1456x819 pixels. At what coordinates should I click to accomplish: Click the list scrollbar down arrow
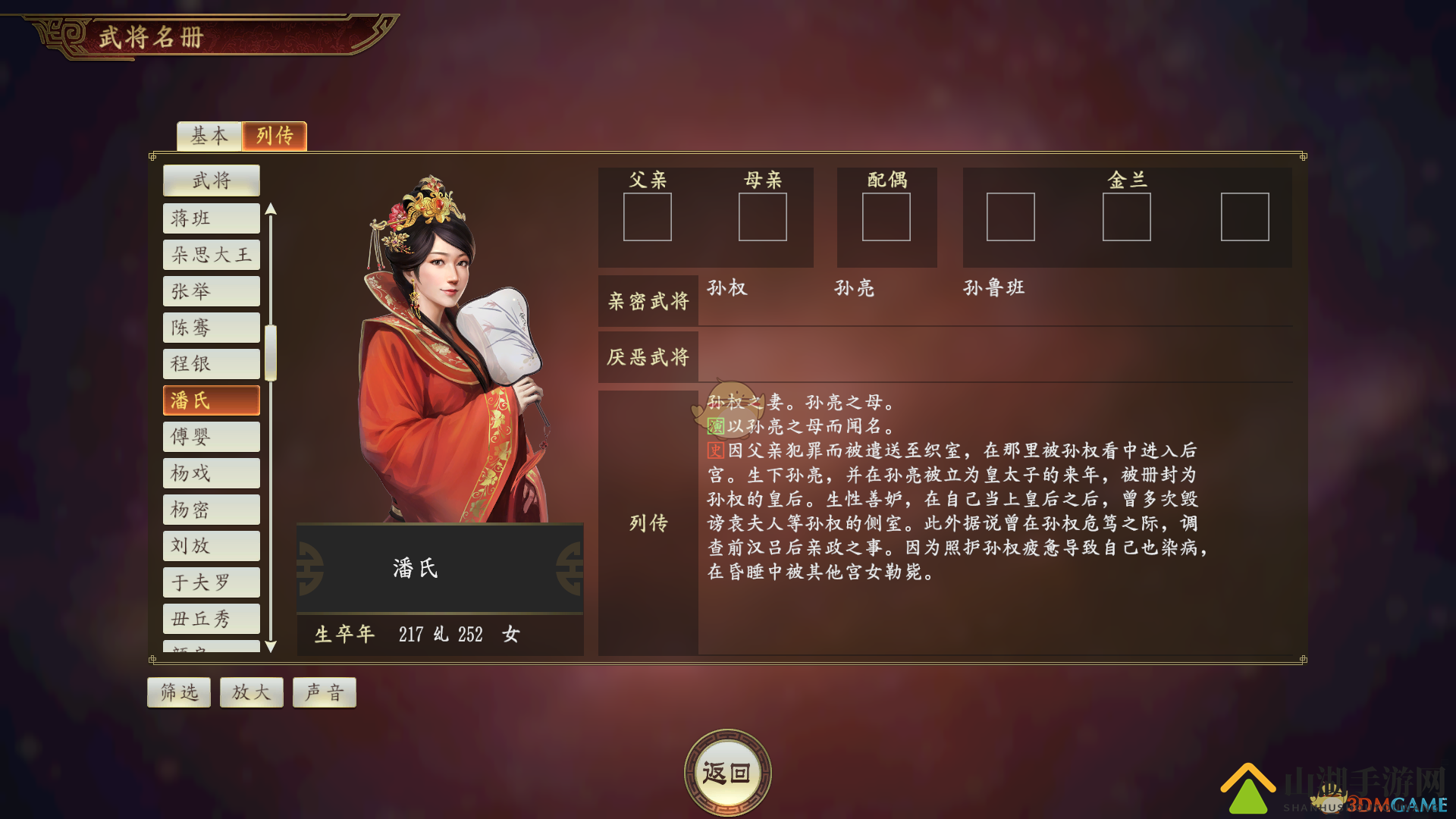271,647
